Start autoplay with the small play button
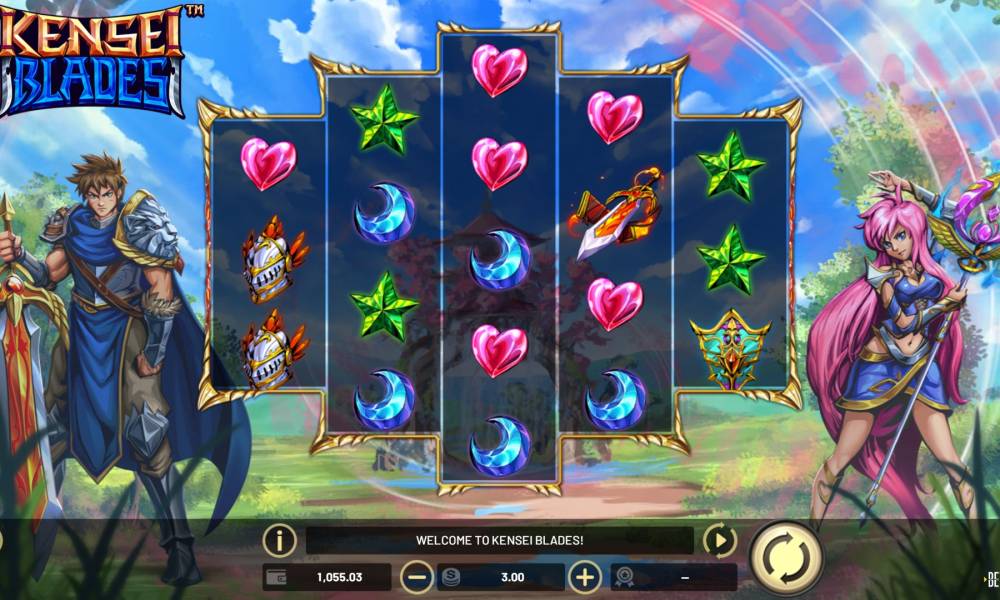 coord(719,541)
